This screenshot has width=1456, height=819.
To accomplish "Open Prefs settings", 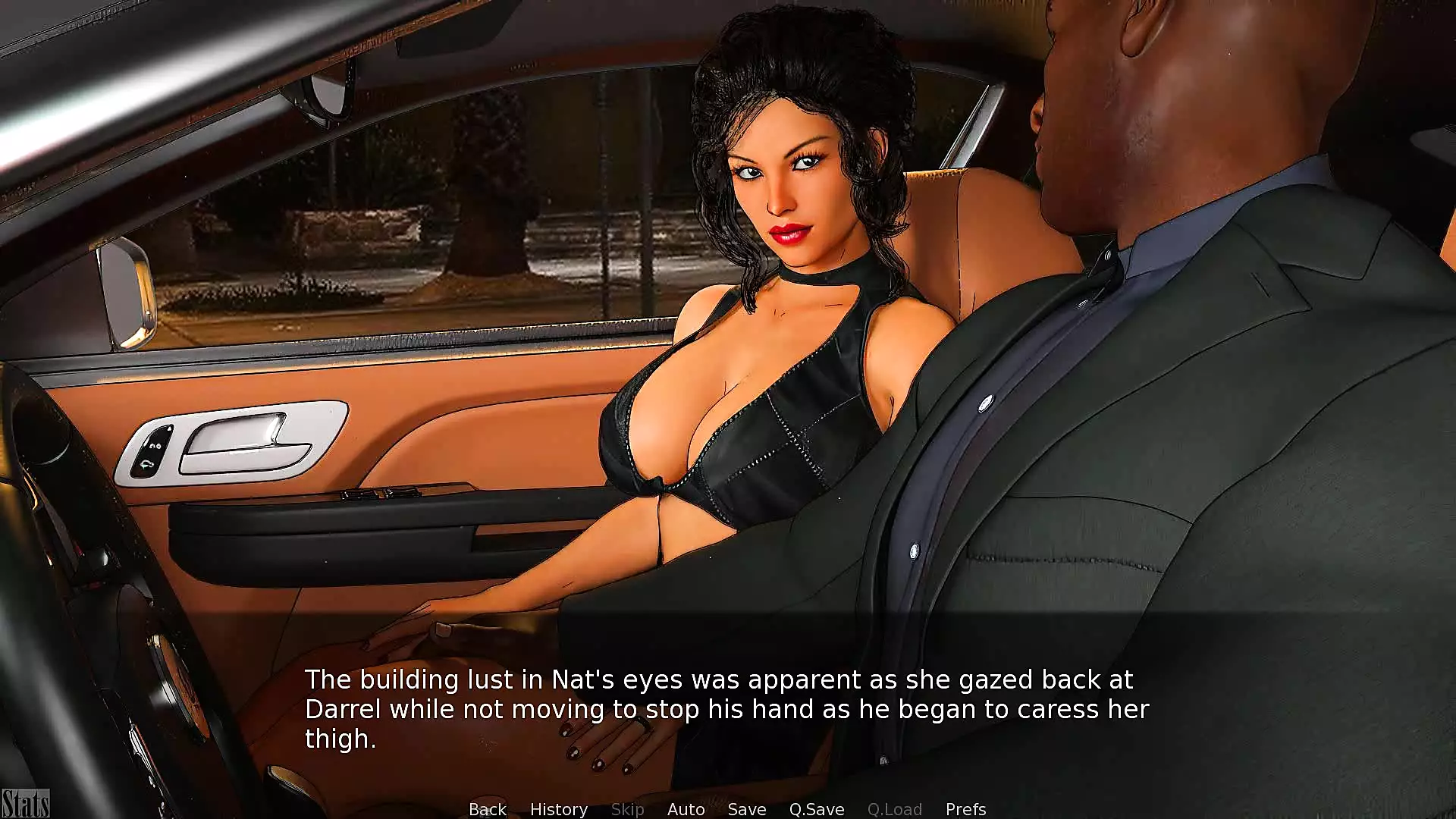I will [x=965, y=809].
